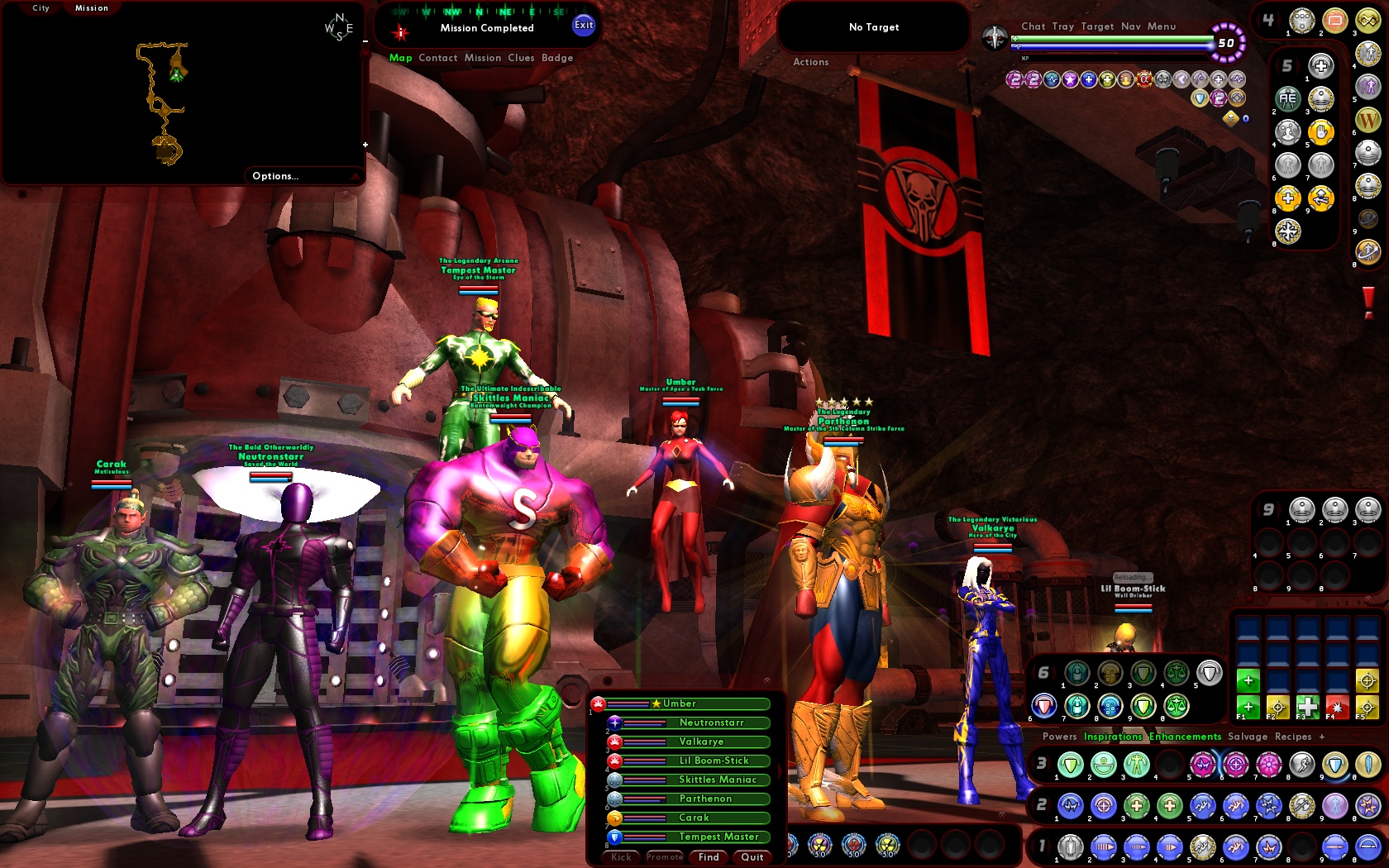Use a green healing cross inspiration in row 2

pos(1136,807)
